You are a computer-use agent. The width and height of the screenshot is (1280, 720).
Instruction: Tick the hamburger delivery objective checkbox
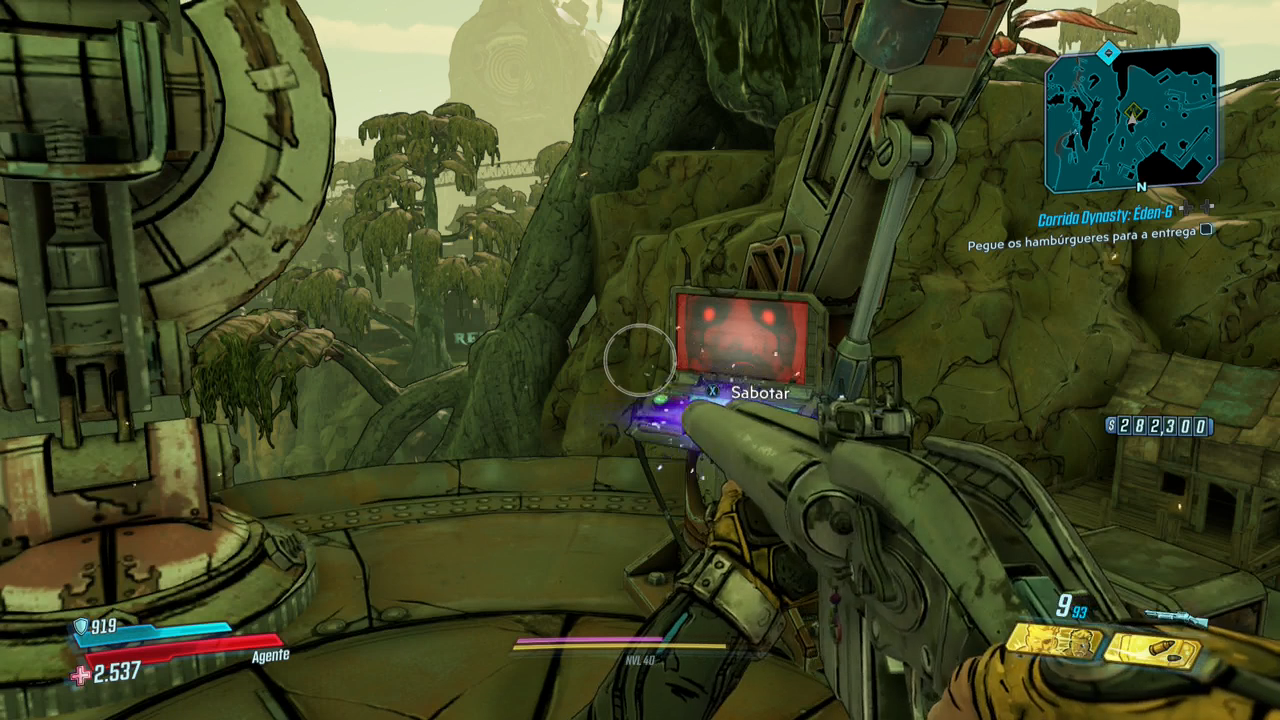click(x=1206, y=230)
